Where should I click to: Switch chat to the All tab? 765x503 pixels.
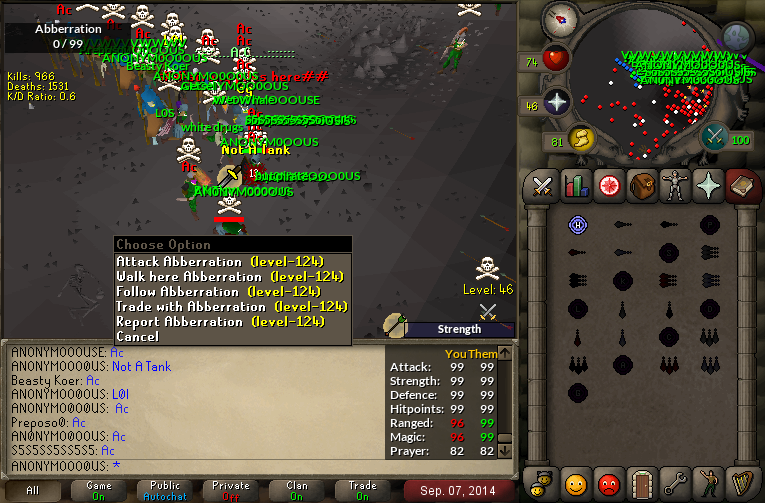coord(33,490)
